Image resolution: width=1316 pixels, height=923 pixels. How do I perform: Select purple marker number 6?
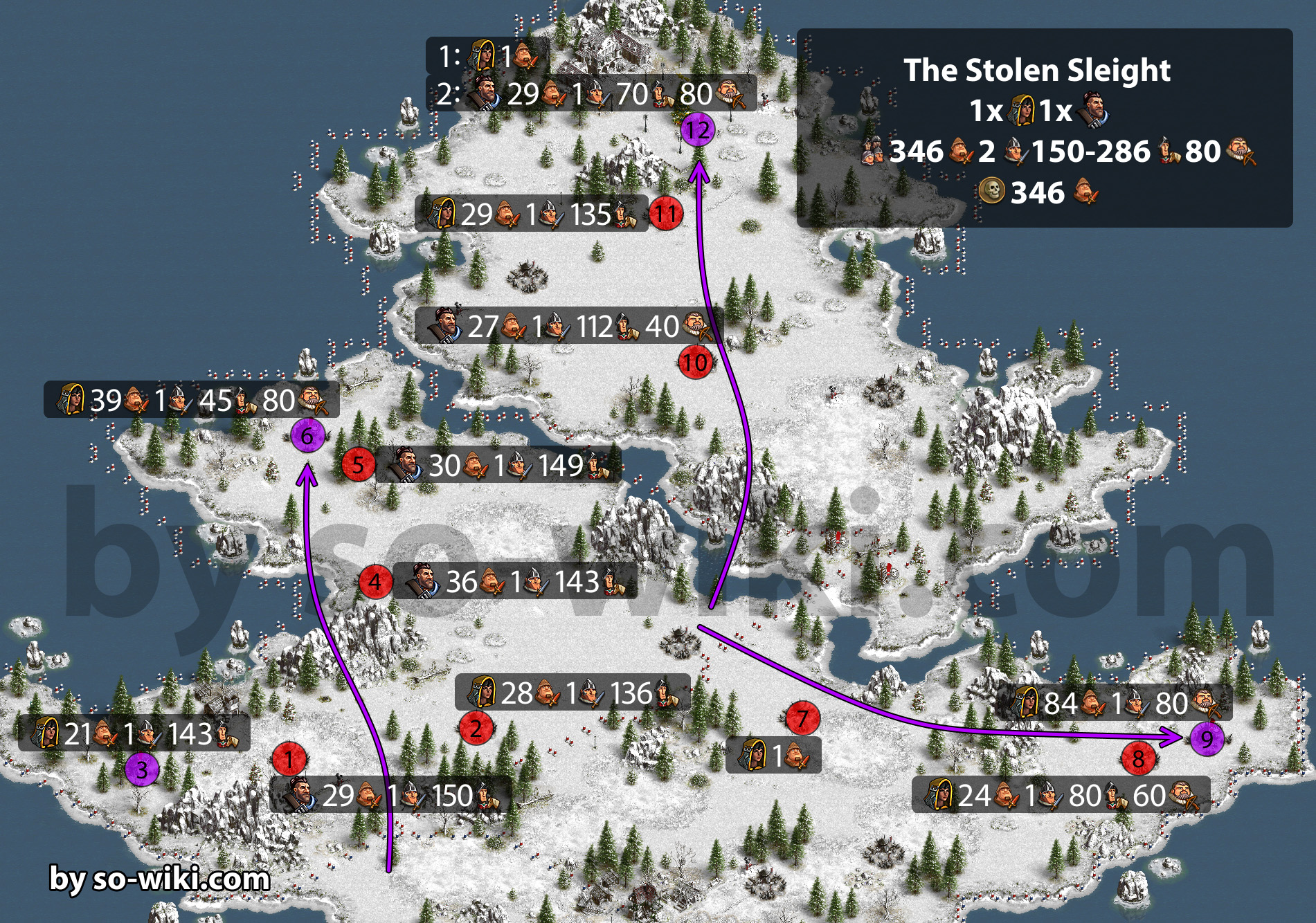point(307,436)
